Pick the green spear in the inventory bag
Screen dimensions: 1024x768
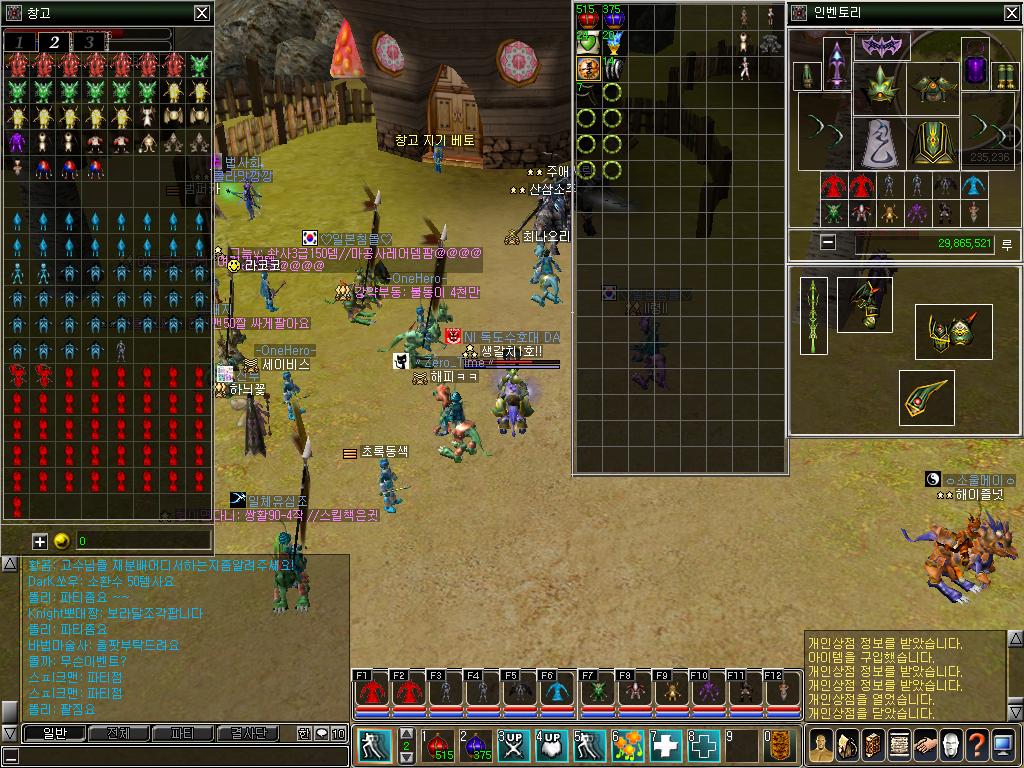pyautogui.click(x=814, y=315)
